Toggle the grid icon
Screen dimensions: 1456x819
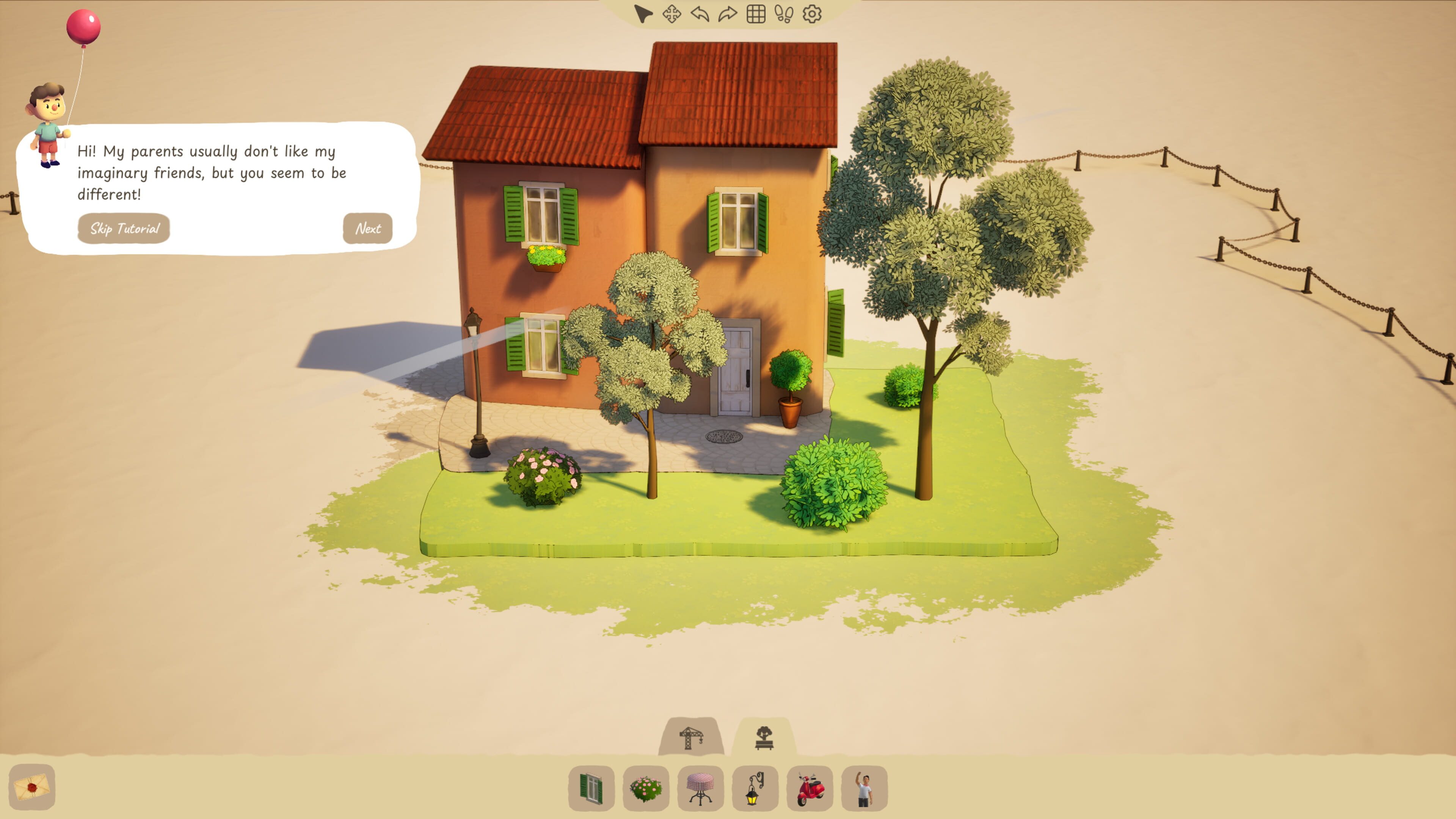[756, 14]
